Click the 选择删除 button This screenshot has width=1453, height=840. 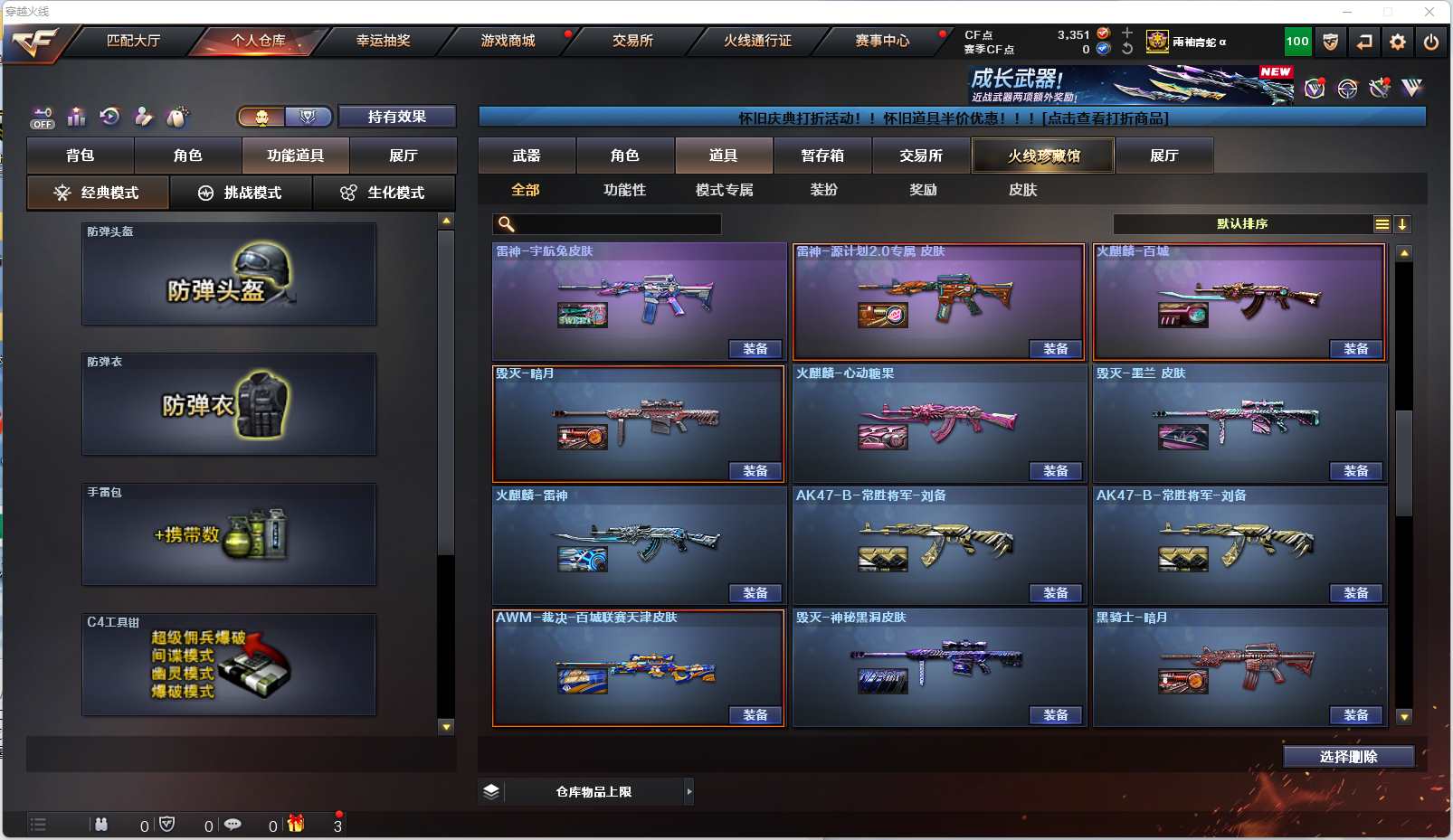(1348, 757)
